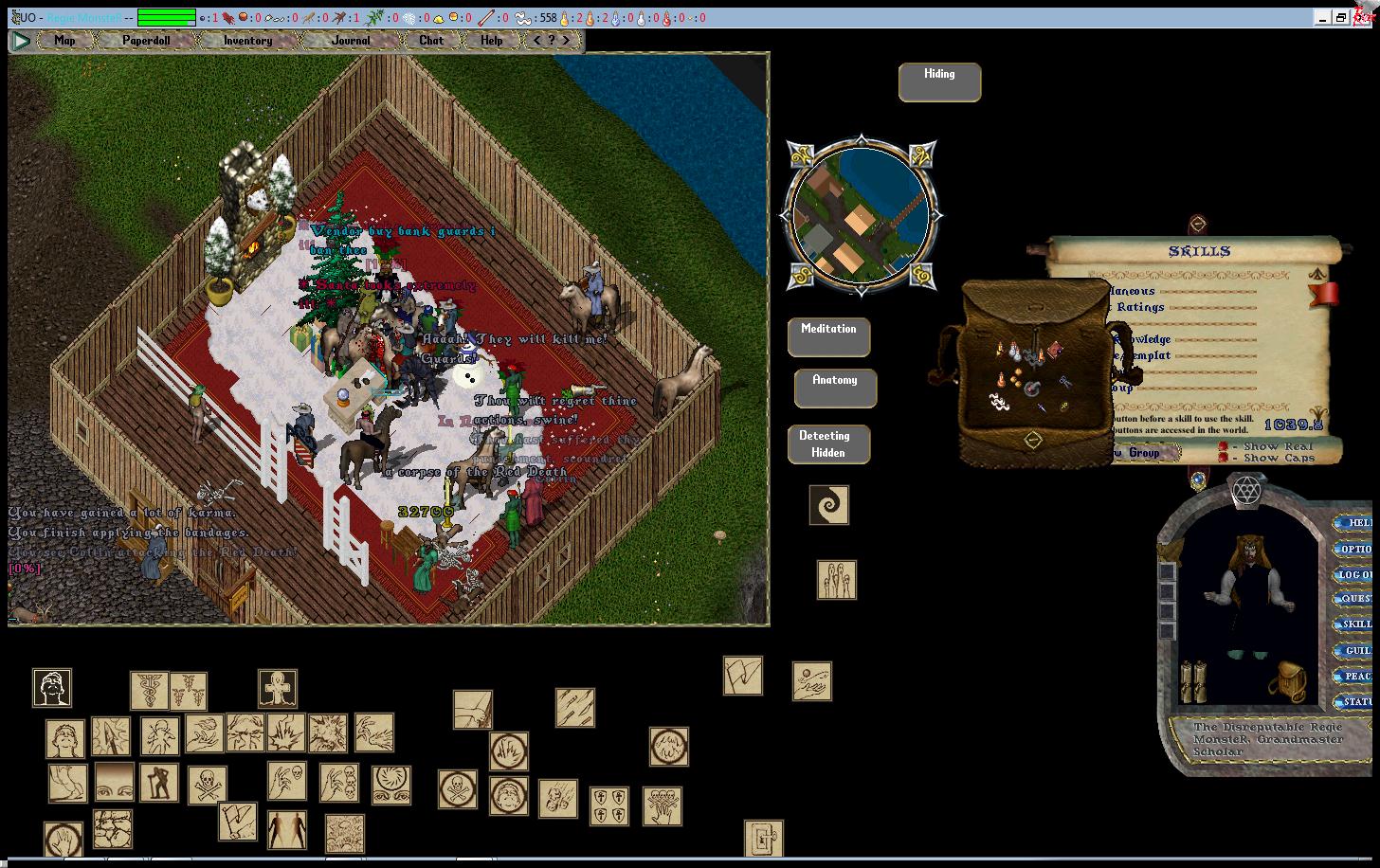Cast the ankh resurrection spell icon

point(278,689)
